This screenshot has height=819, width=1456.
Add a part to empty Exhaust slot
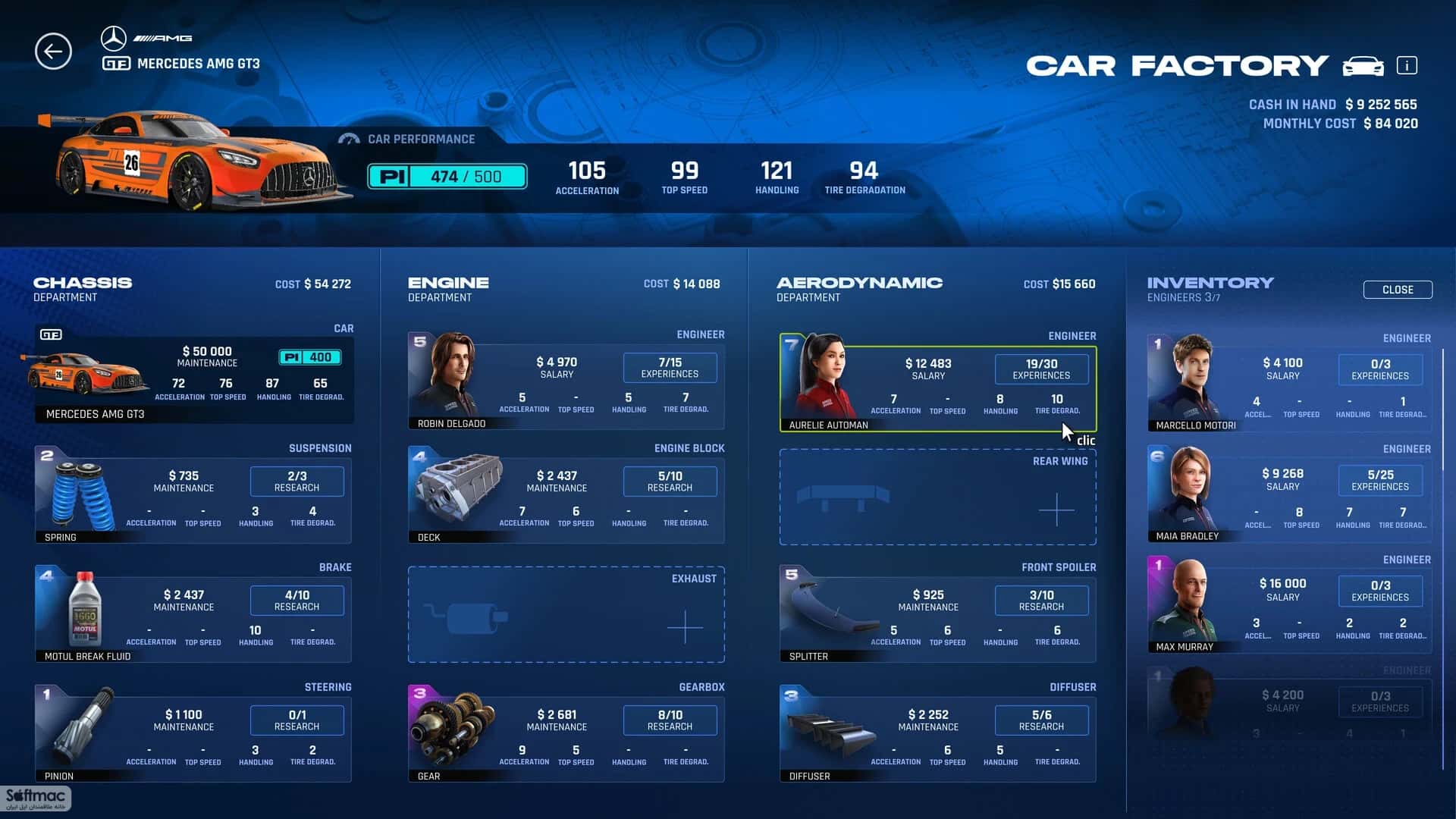[684, 627]
